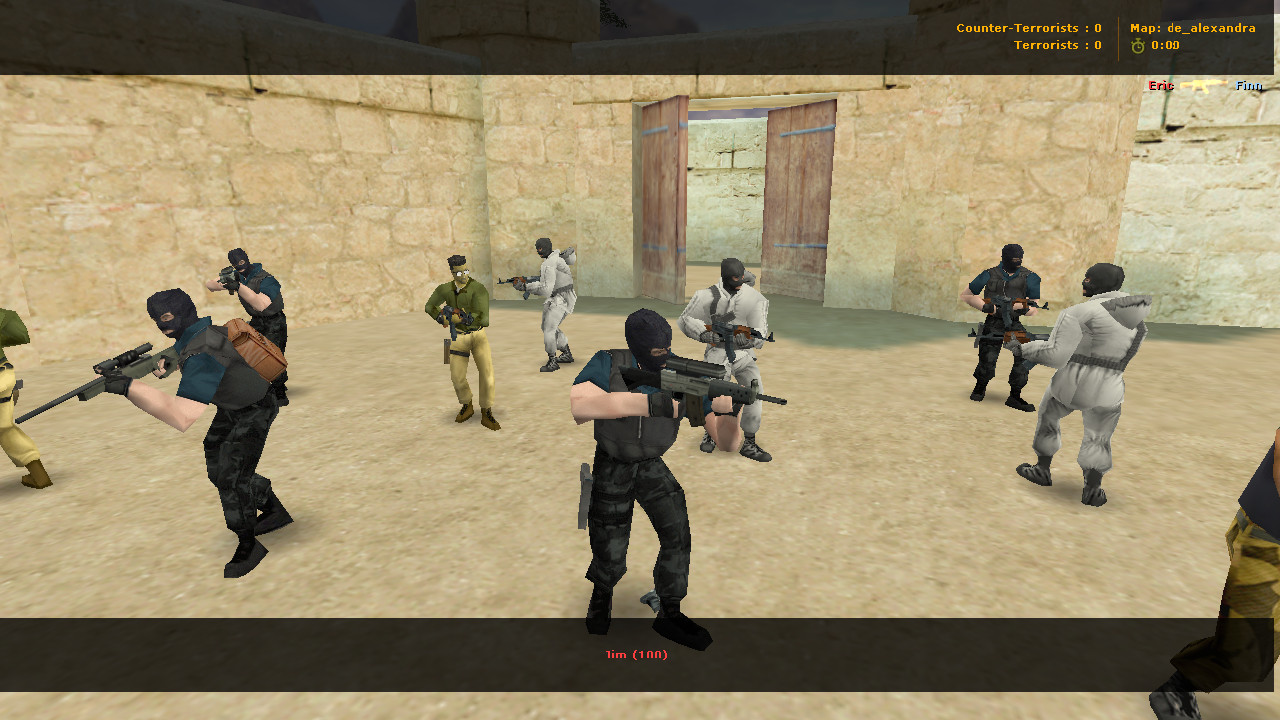Click the stopwatch timer icon
This screenshot has width=1280, height=720.
(1138, 44)
